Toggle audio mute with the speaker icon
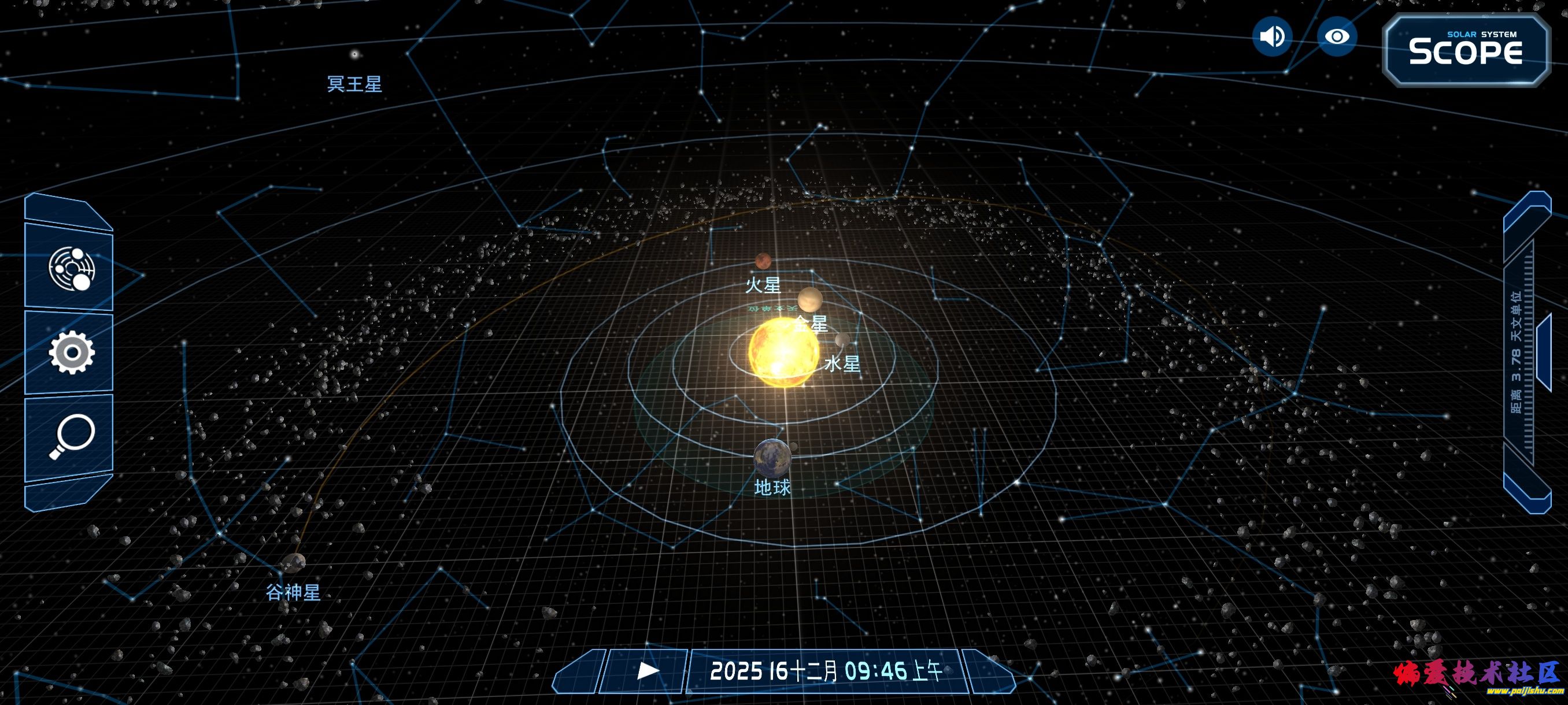Viewport: 1568px width, 705px height. coord(1272,38)
